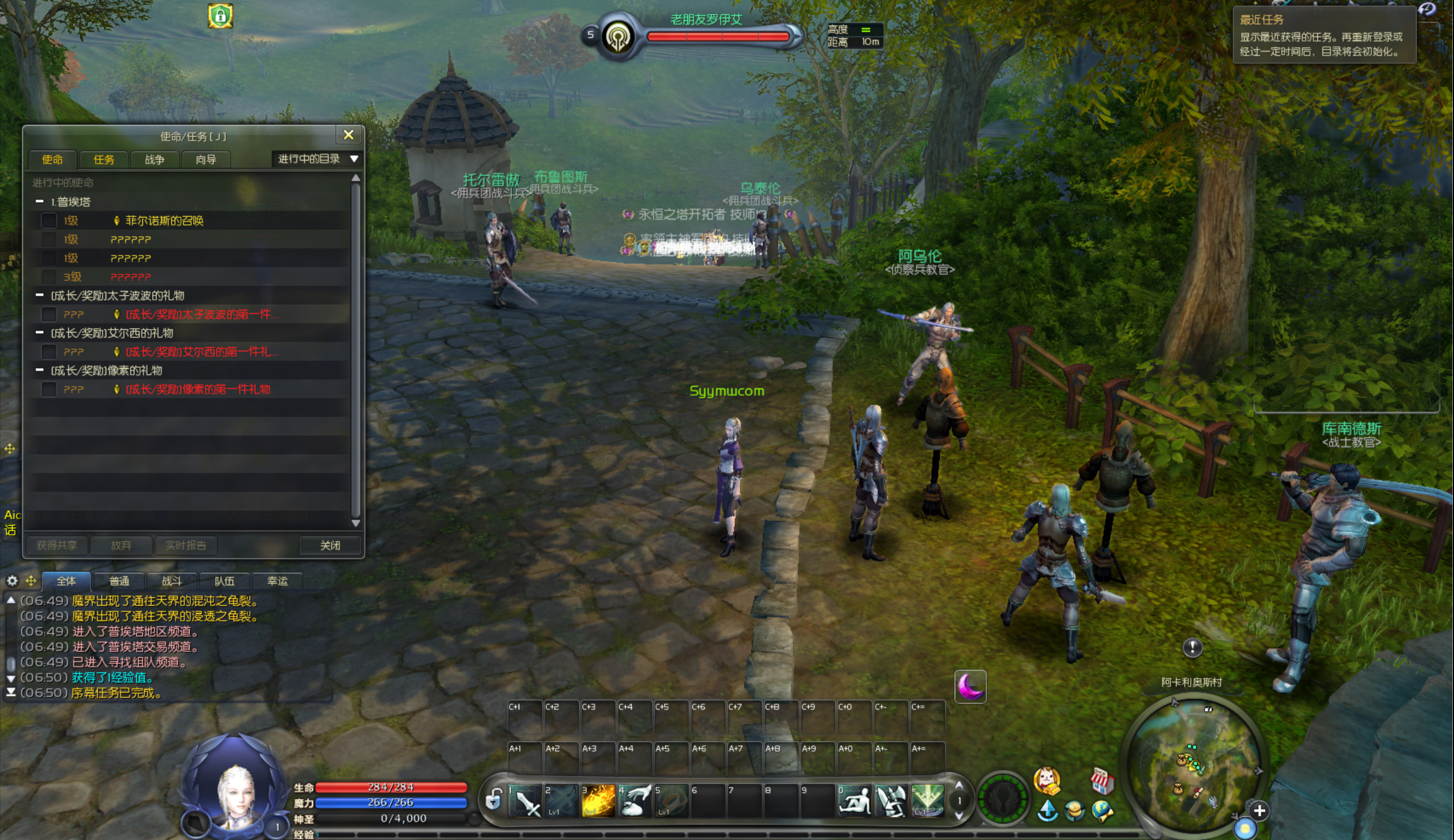Show the 队伍 chat channel tab

(224, 581)
